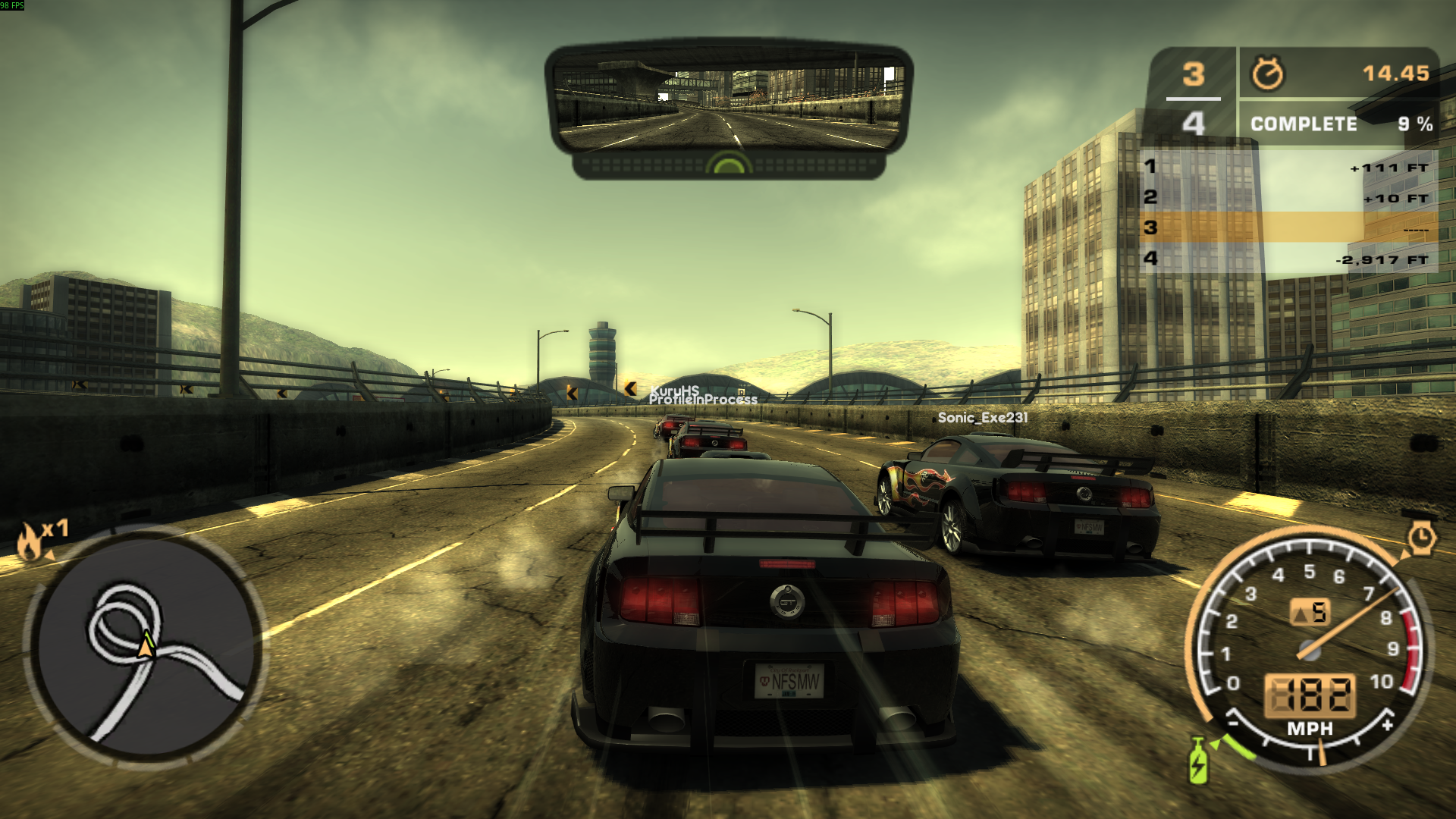Select the first place leaderboard row

pos(1288,167)
